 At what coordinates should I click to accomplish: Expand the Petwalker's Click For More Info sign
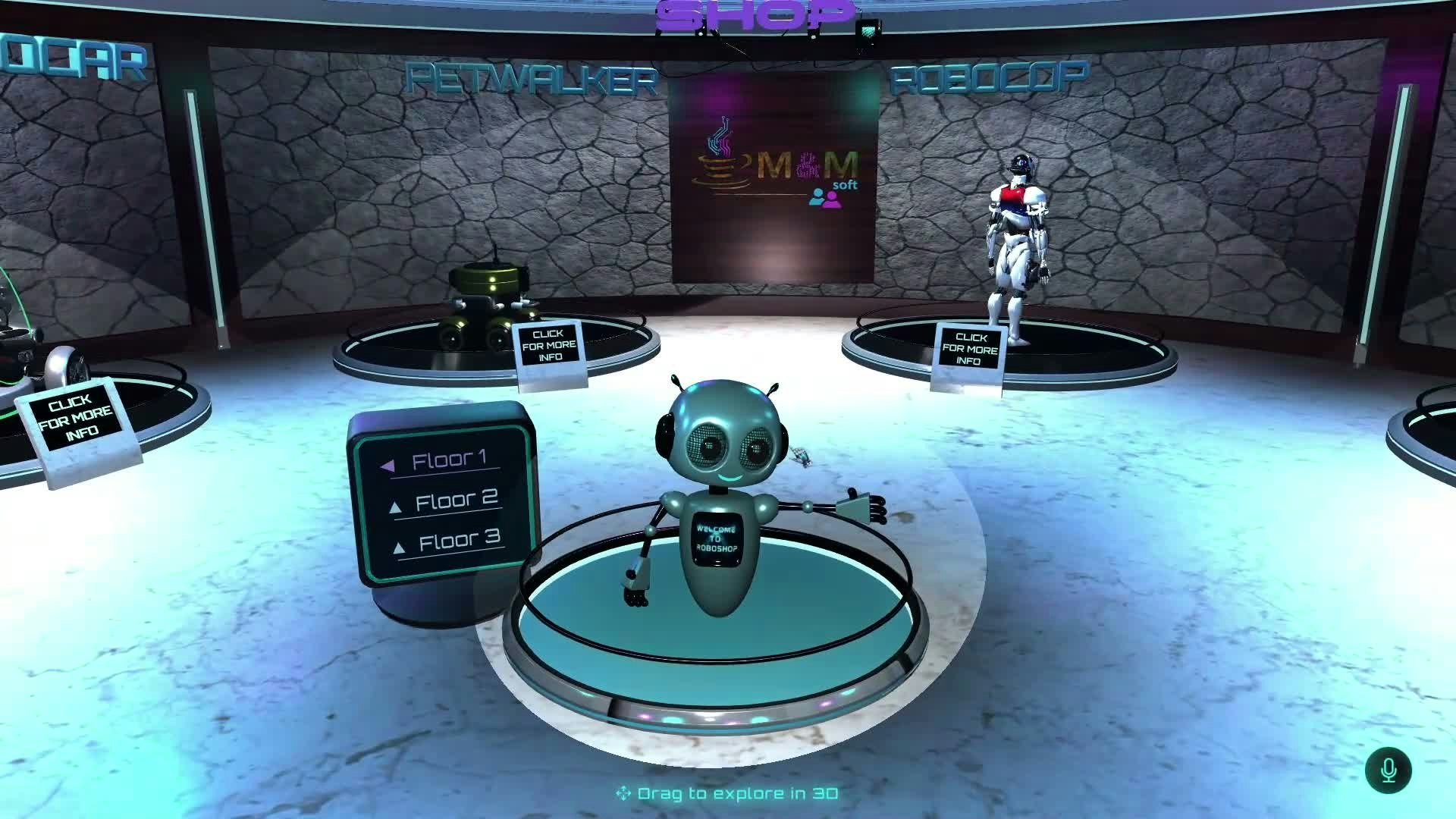pos(548,344)
